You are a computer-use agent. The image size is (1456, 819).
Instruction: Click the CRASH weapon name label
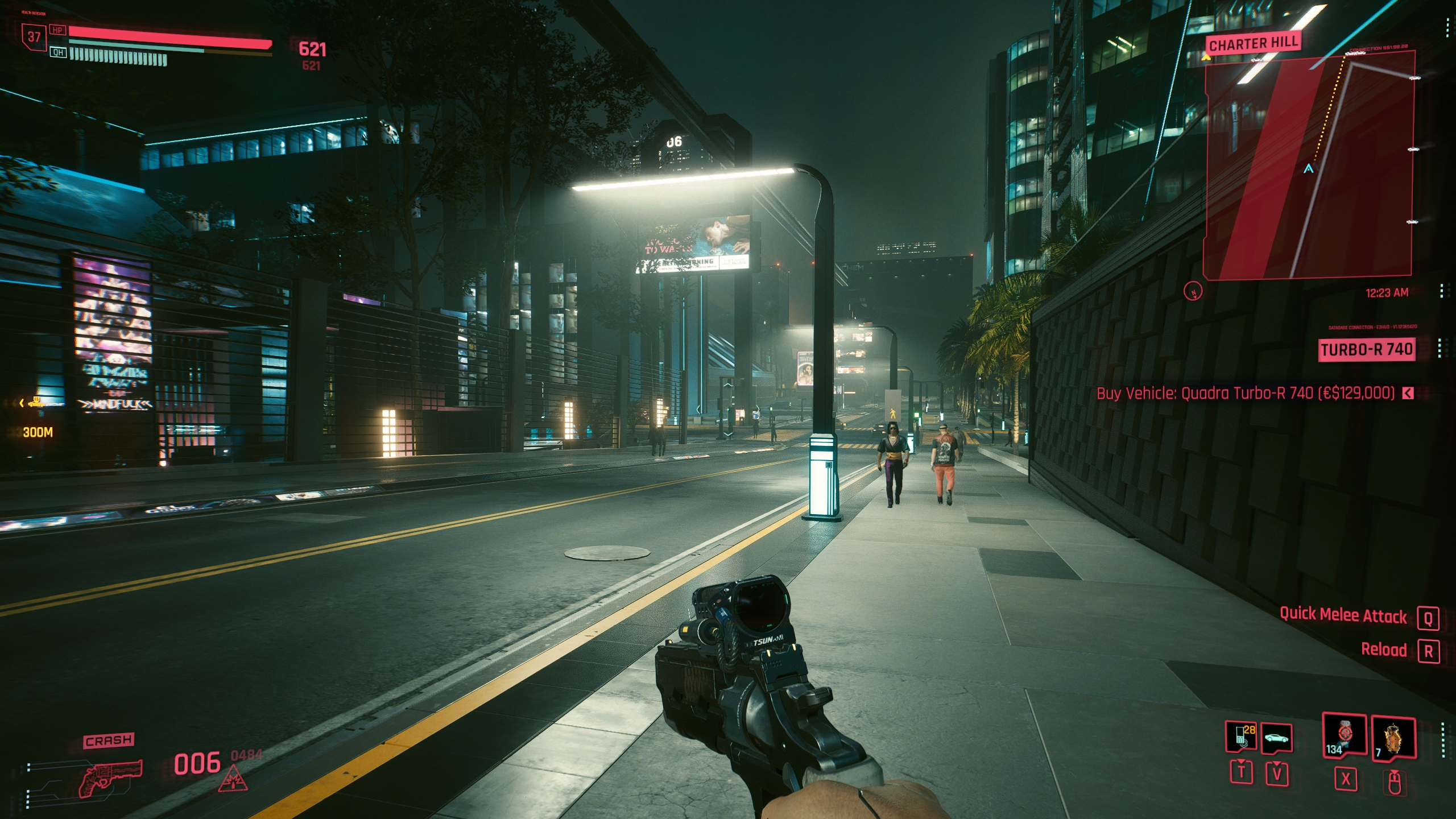[x=109, y=741]
